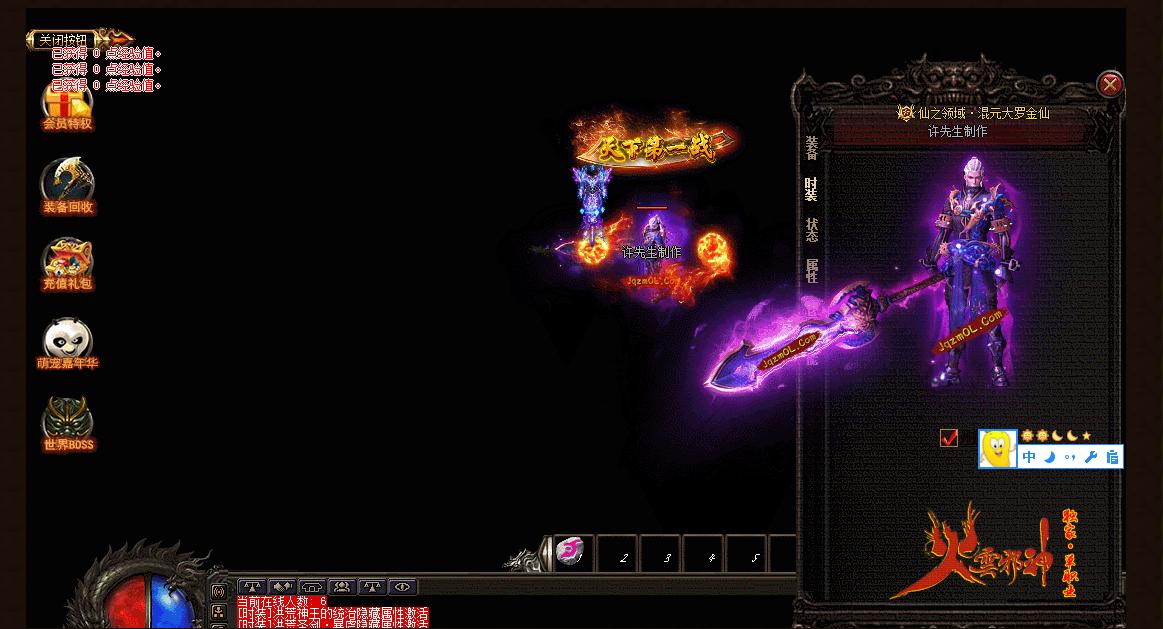Open the input-method wrench settings icon
The height and width of the screenshot is (629, 1163).
tap(1091, 457)
